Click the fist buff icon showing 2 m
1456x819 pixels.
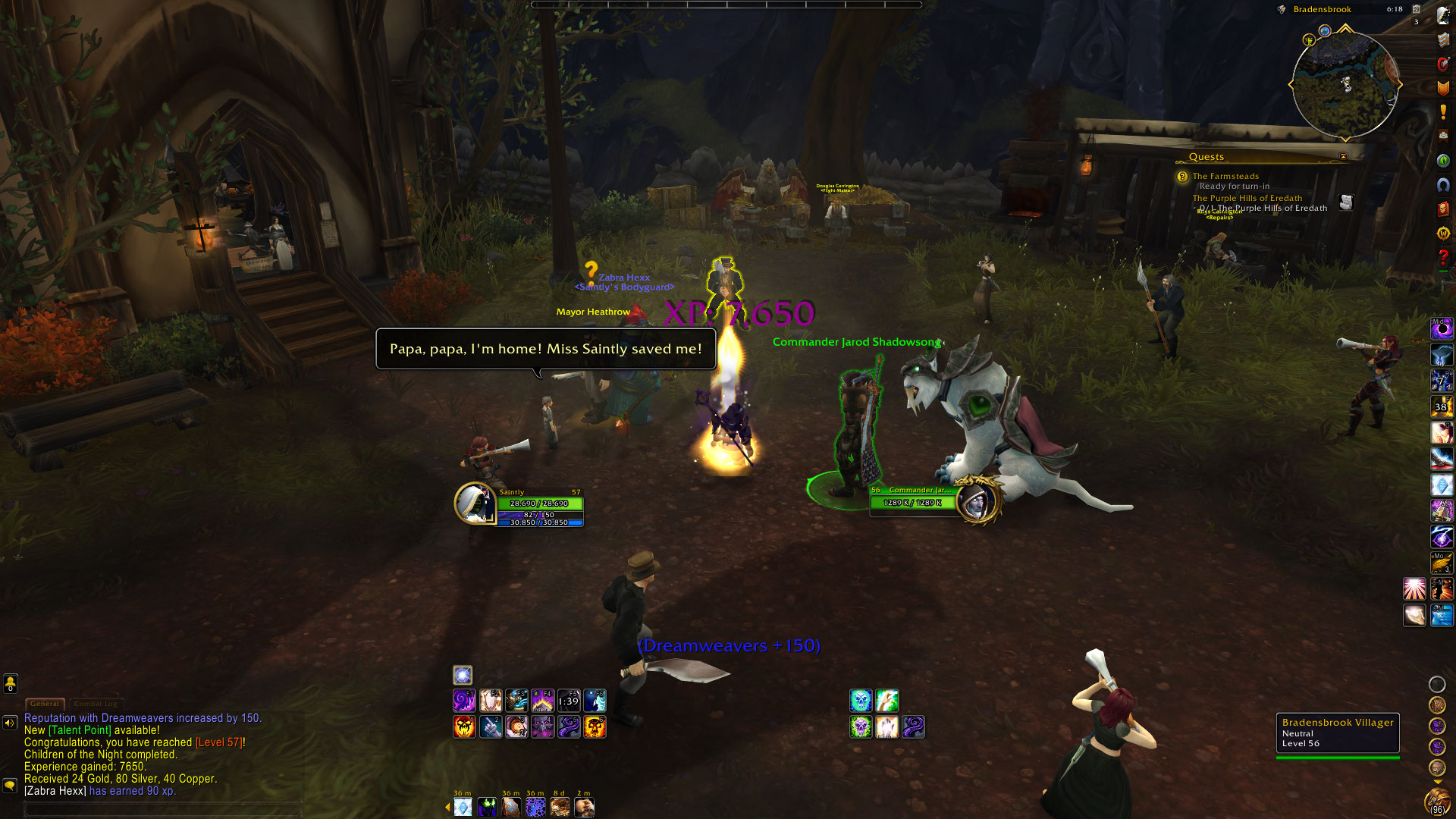pyautogui.click(x=584, y=808)
